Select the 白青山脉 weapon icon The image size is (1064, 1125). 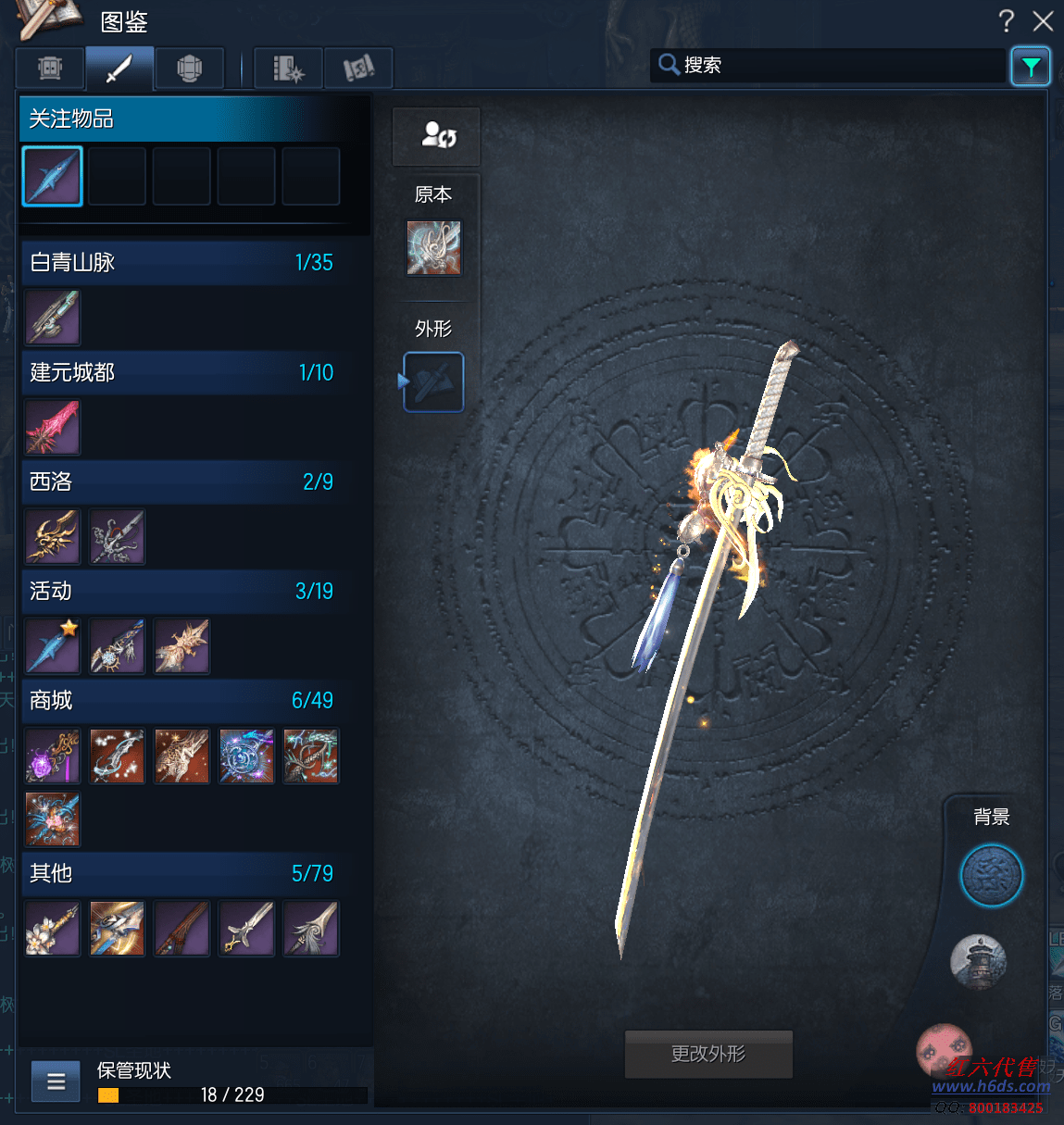point(53,317)
